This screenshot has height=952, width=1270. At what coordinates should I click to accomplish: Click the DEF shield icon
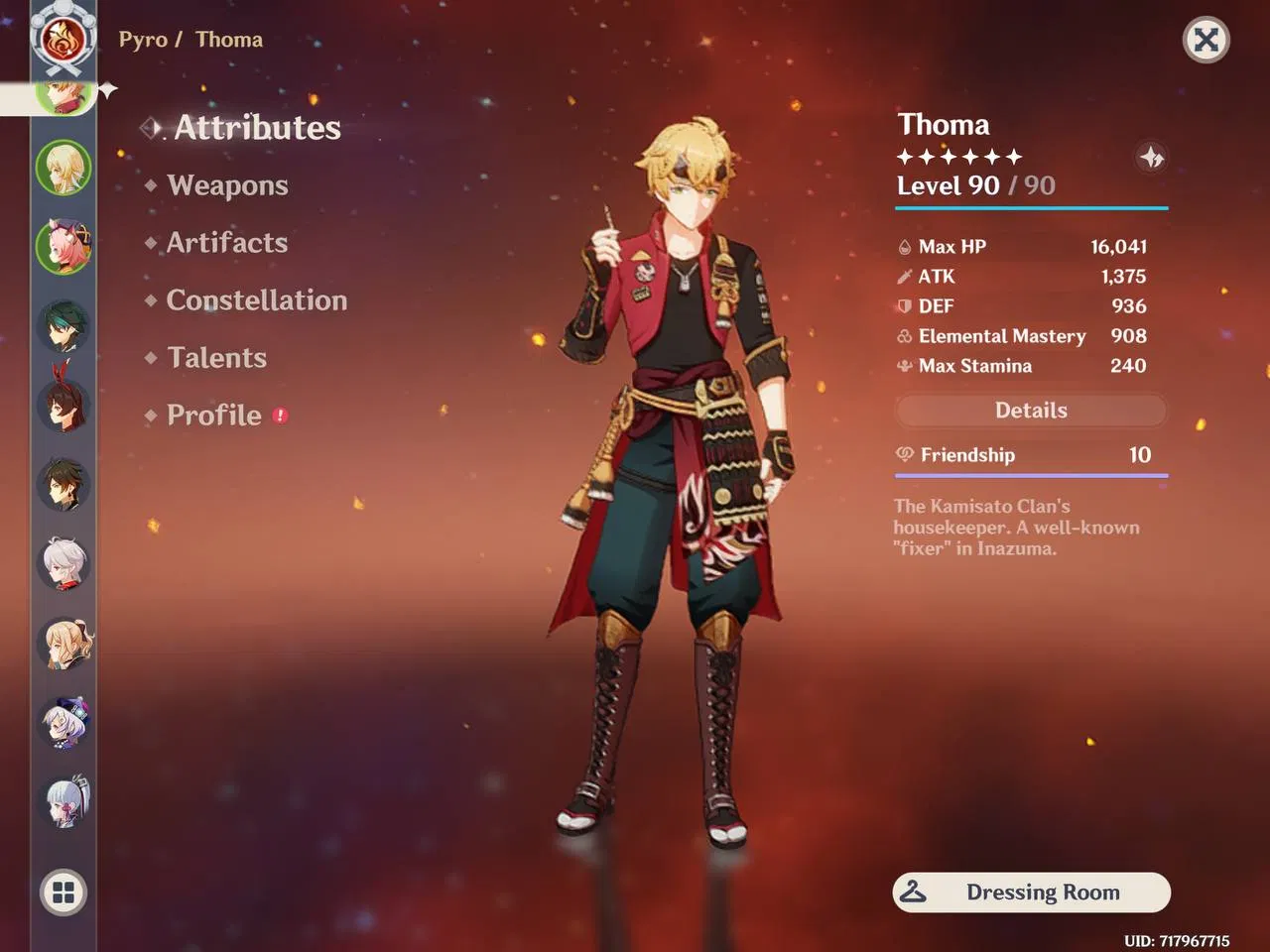904,306
